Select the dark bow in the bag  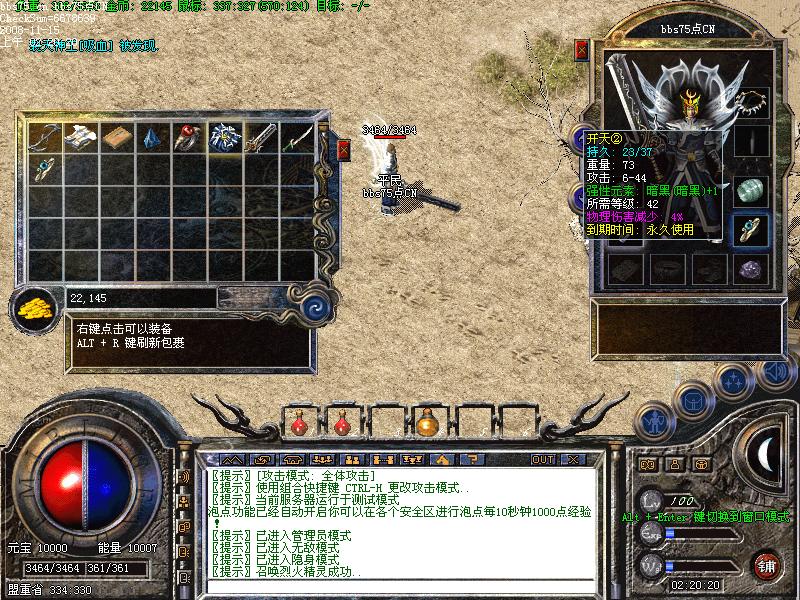[x=44, y=137]
